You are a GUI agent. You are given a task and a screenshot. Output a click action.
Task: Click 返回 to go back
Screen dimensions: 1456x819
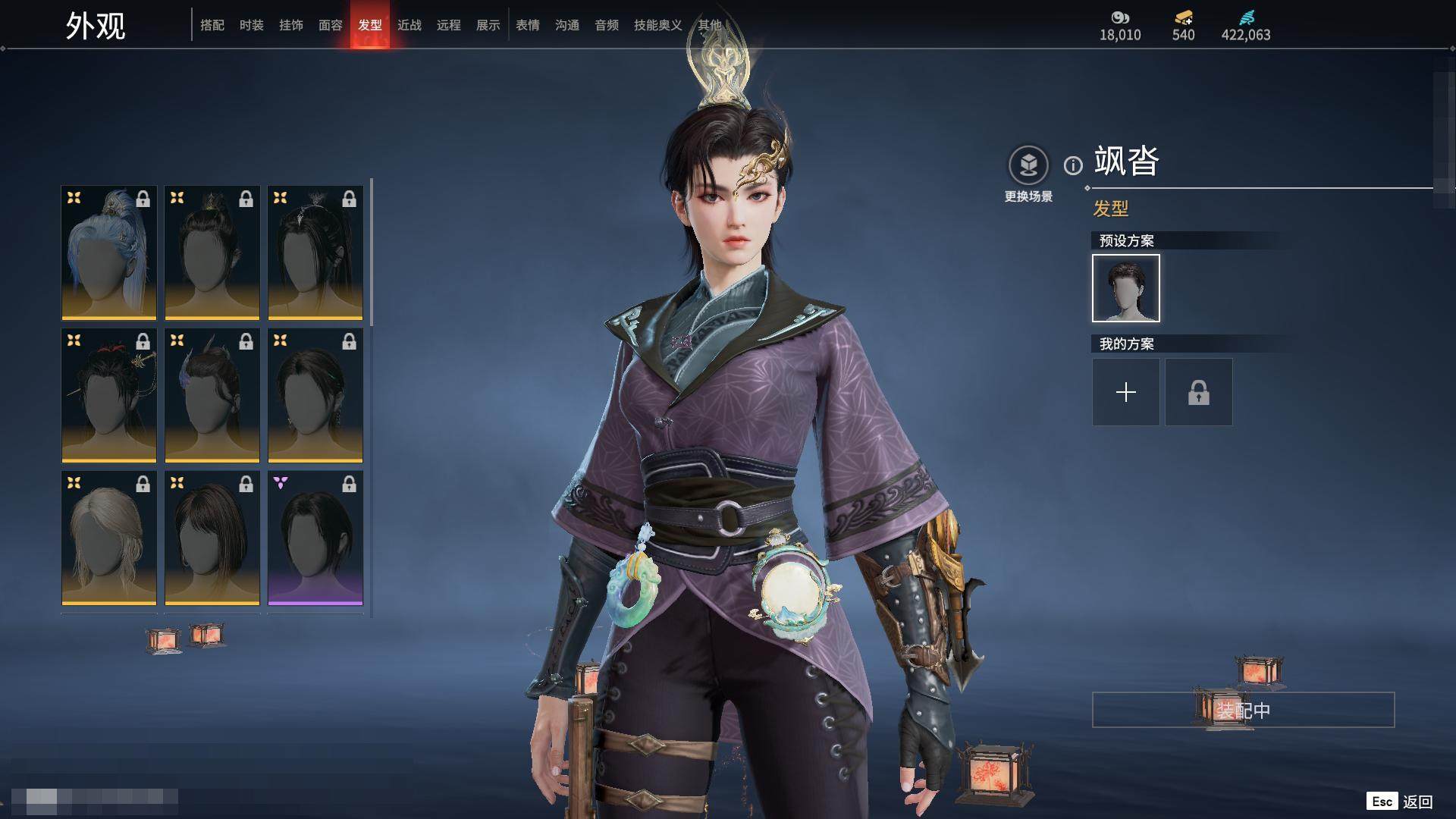coord(1417,802)
